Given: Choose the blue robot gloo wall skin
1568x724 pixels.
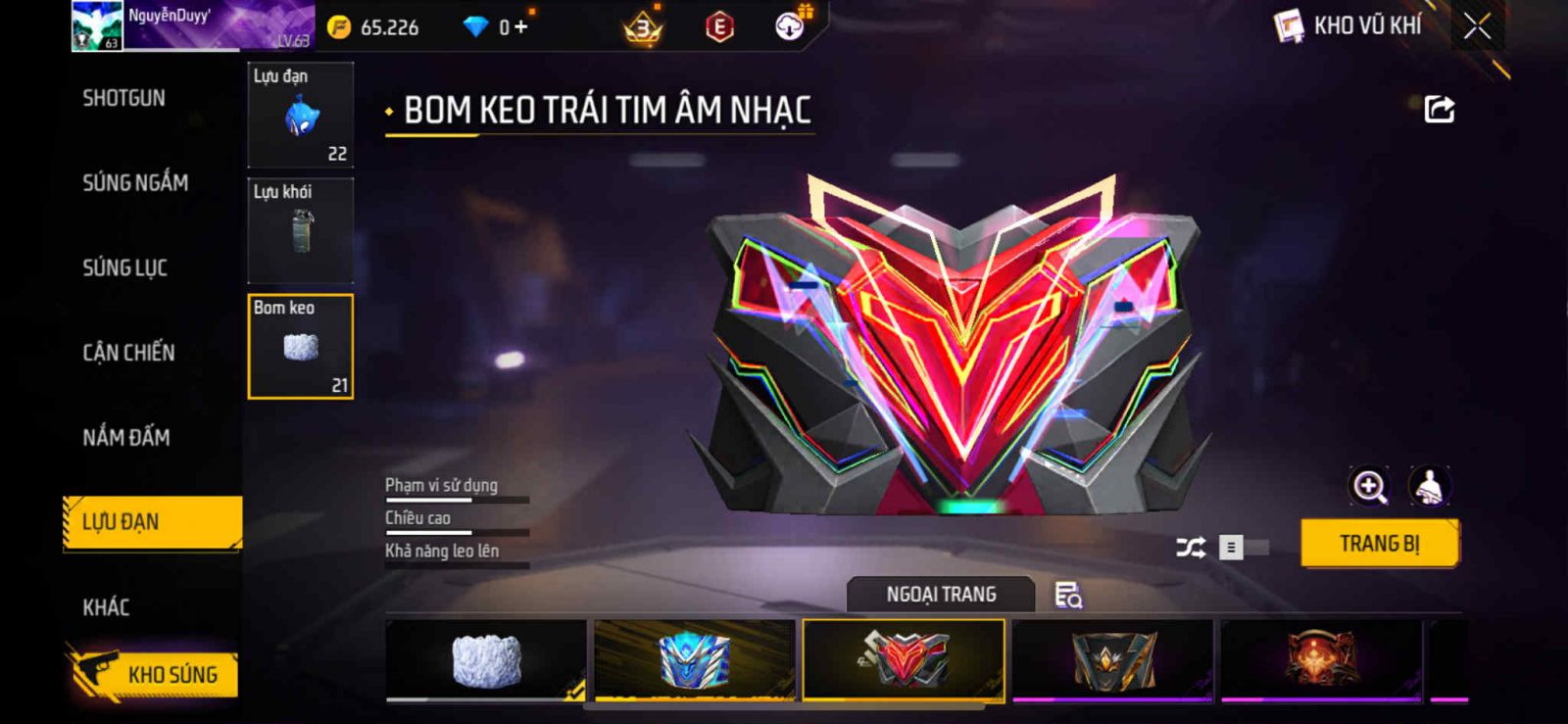Looking at the screenshot, I should pos(695,659).
